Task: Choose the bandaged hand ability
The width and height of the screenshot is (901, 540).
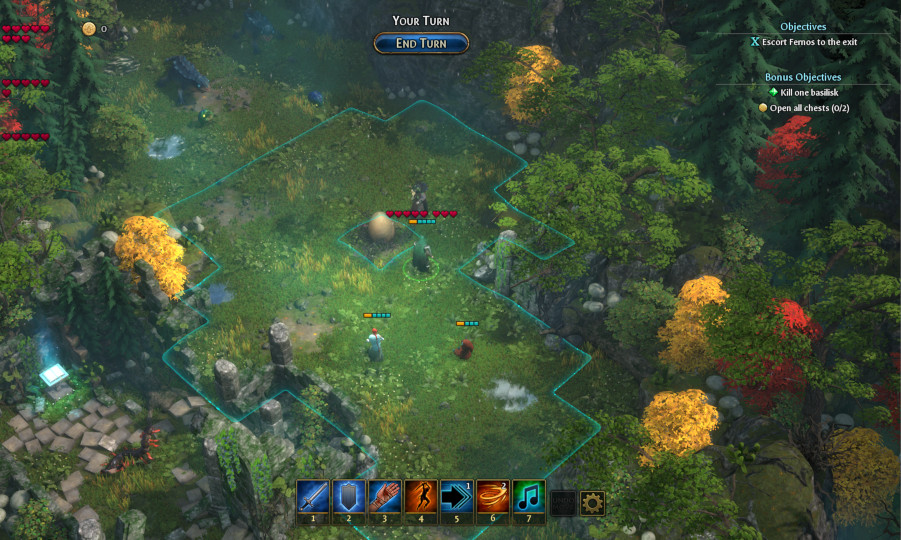Action: 385,497
